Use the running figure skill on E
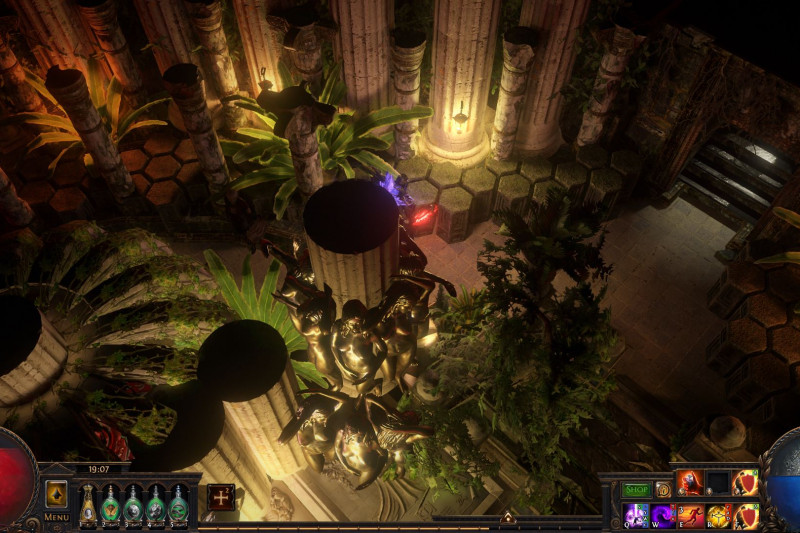800x533 pixels. 691,516
